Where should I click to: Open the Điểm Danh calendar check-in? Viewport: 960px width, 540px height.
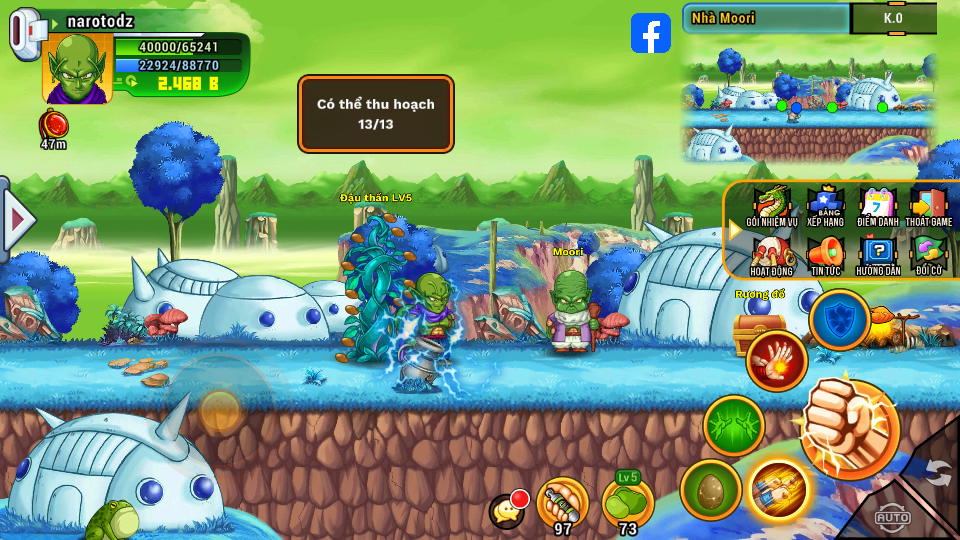(x=879, y=205)
